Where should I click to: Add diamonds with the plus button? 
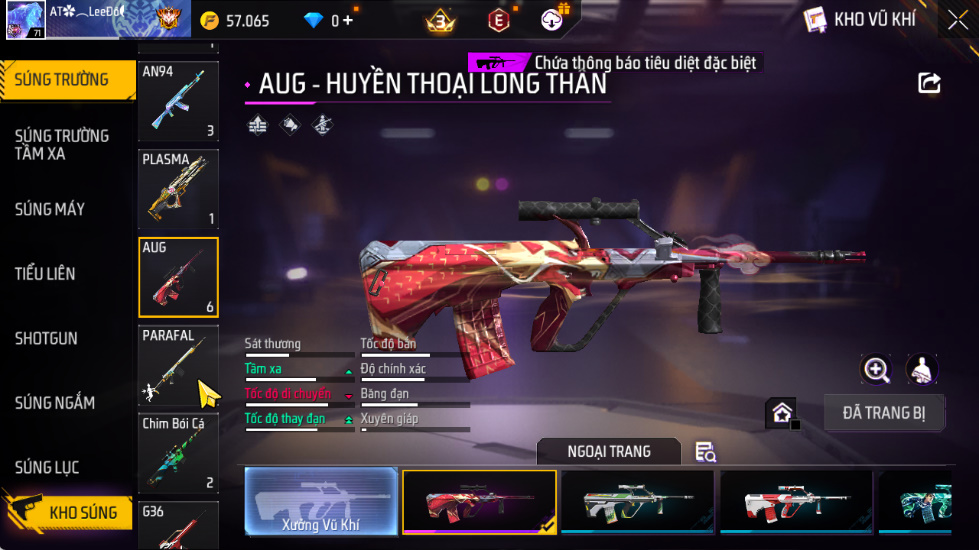348,20
